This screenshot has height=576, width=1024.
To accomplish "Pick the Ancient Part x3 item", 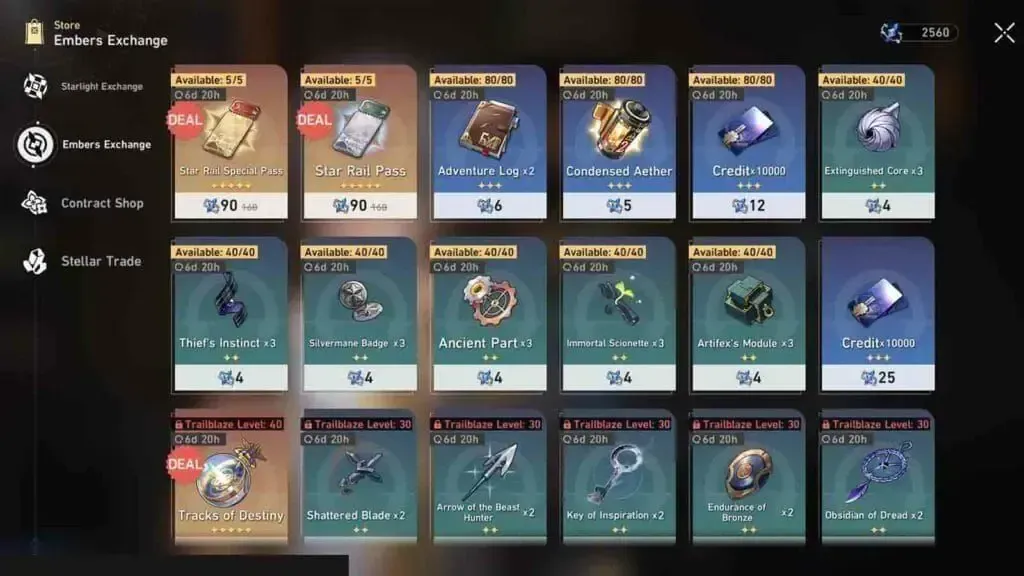I will click(x=489, y=314).
